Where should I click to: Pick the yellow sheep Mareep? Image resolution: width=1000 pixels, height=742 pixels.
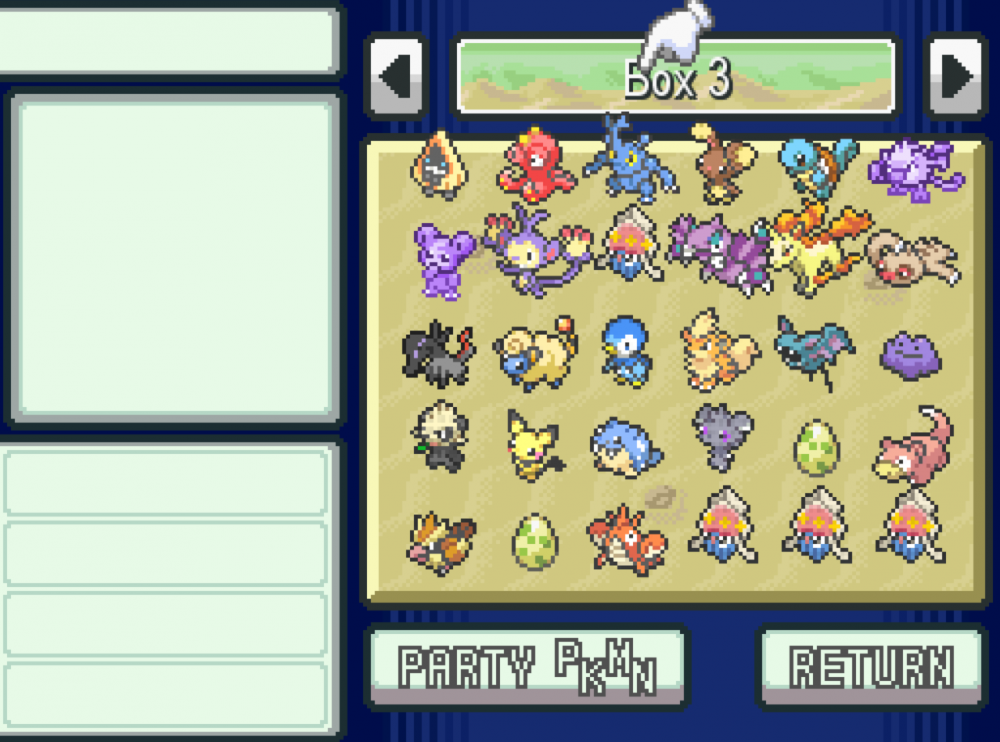pyautogui.click(x=533, y=352)
